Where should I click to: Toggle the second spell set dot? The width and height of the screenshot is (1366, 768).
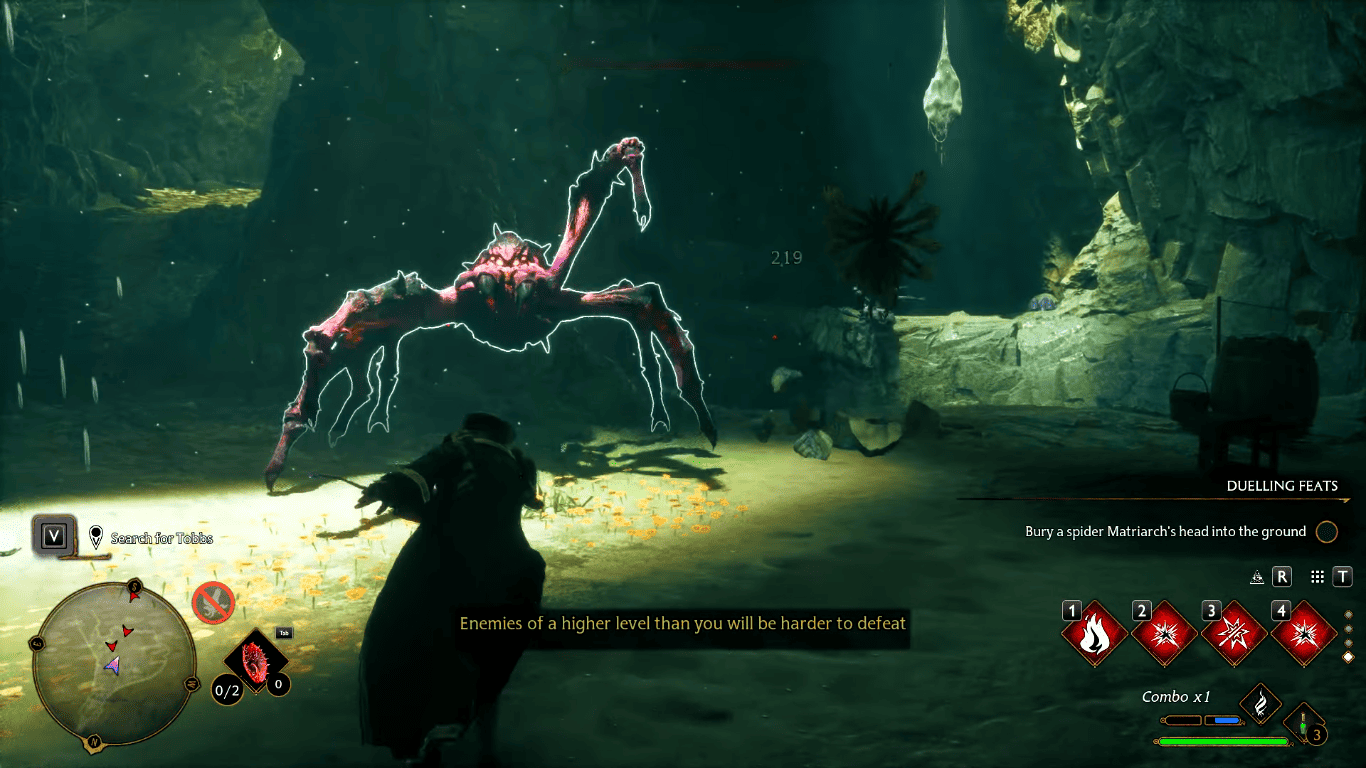(1347, 628)
